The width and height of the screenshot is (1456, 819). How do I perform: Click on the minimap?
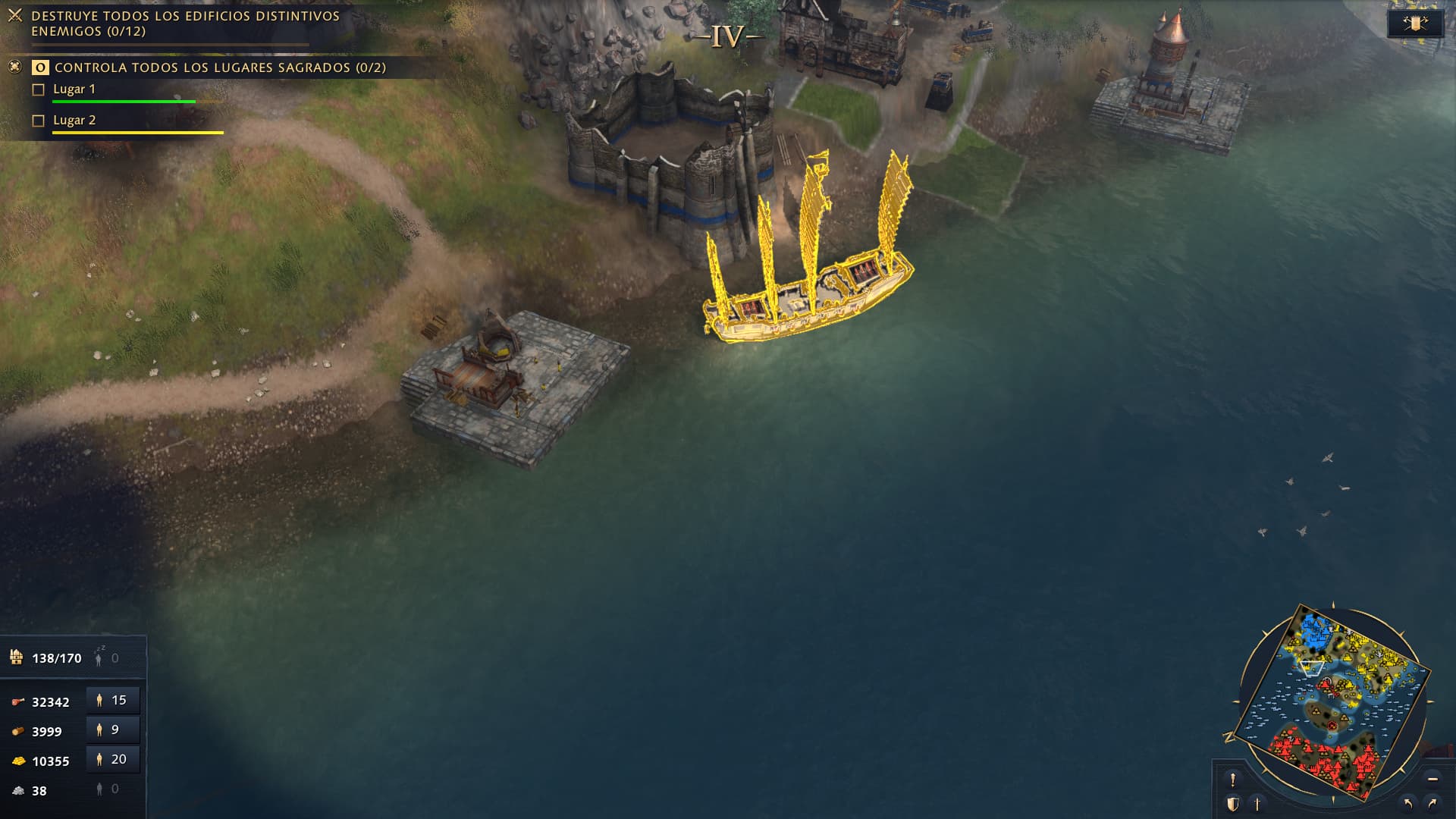coord(1332,701)
